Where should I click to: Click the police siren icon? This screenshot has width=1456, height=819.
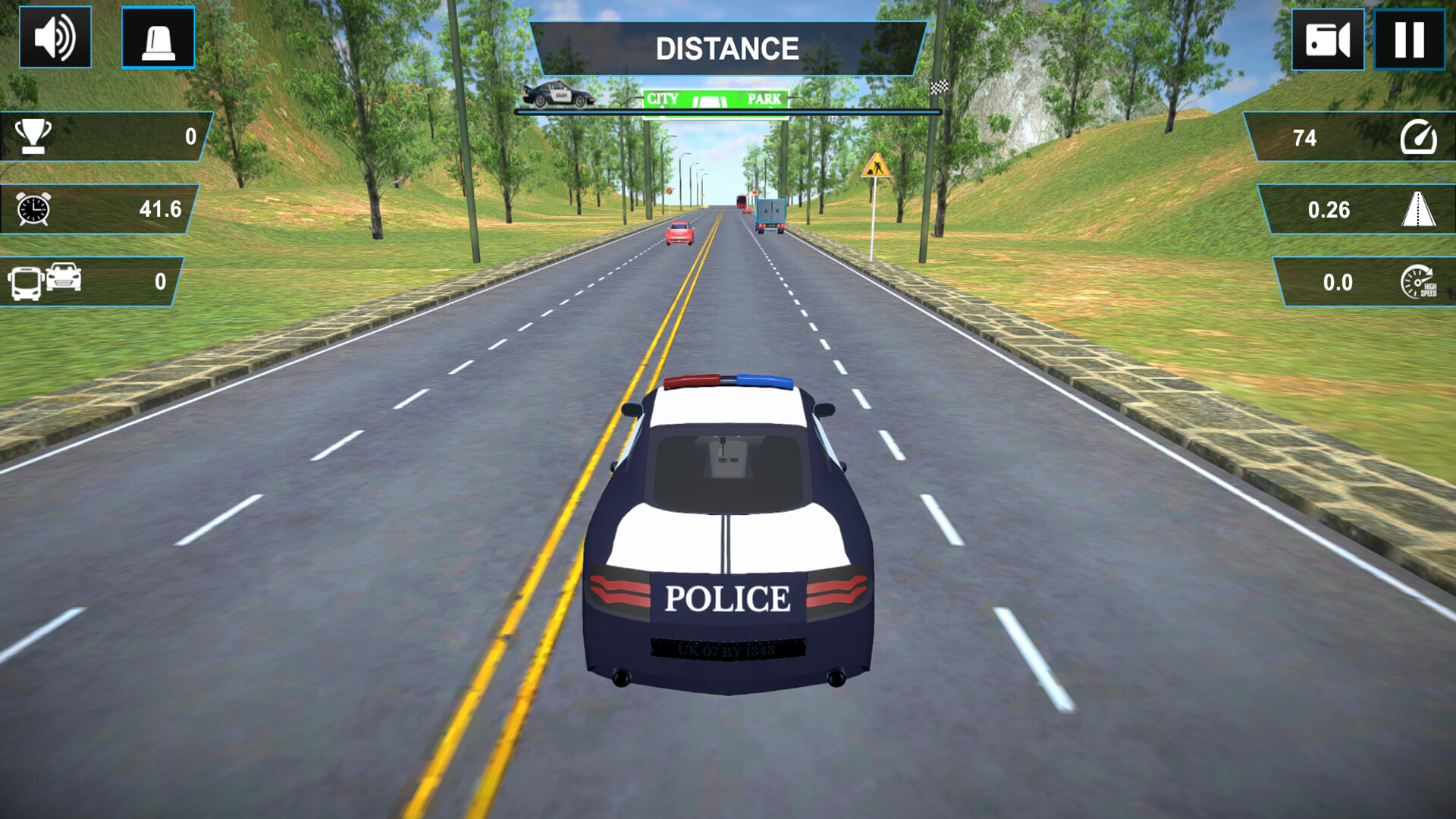click(x=159, y=38)
